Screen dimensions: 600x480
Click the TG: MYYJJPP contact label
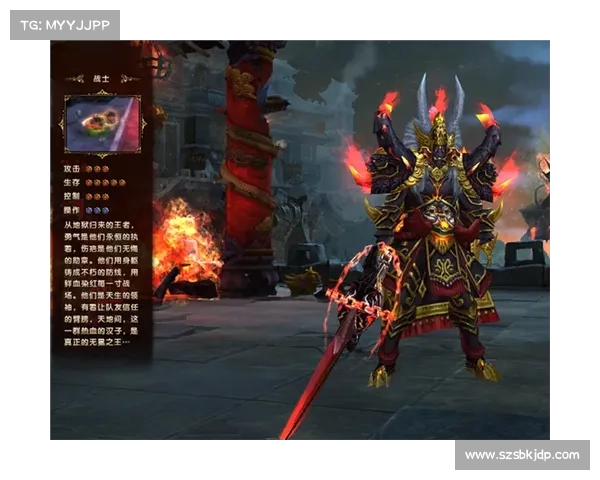(63, 24)
